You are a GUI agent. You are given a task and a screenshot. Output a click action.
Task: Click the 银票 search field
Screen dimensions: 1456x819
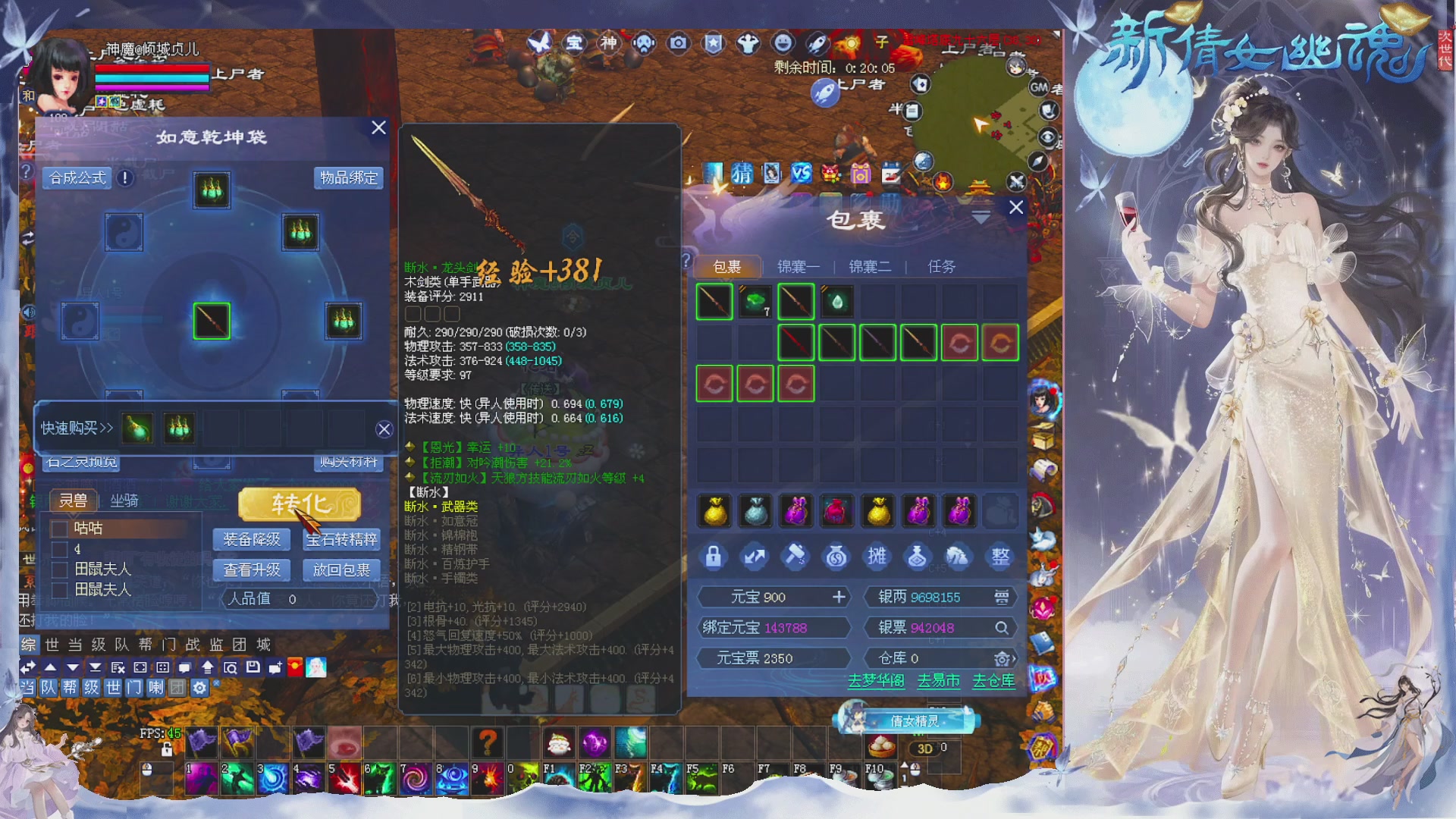1002,627
